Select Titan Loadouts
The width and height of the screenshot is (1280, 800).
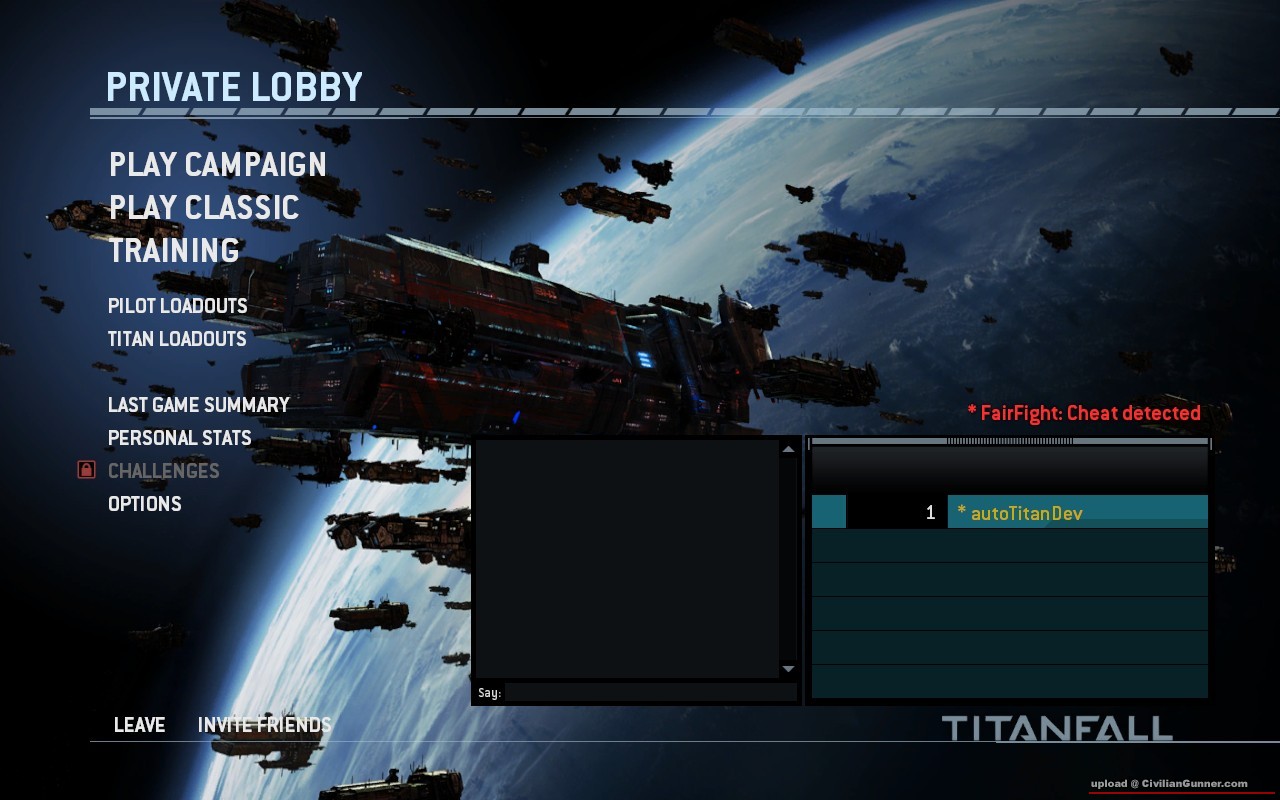point(177,339)
